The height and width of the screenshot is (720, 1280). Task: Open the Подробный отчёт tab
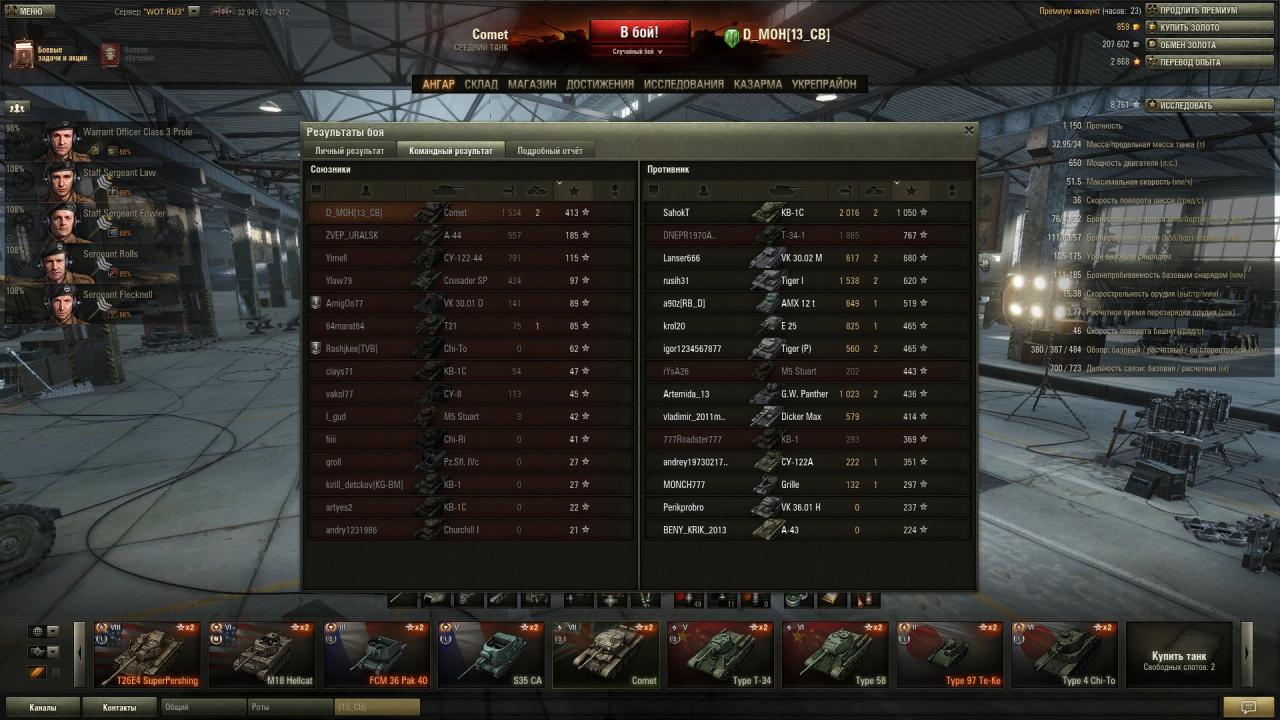(549, 151)
